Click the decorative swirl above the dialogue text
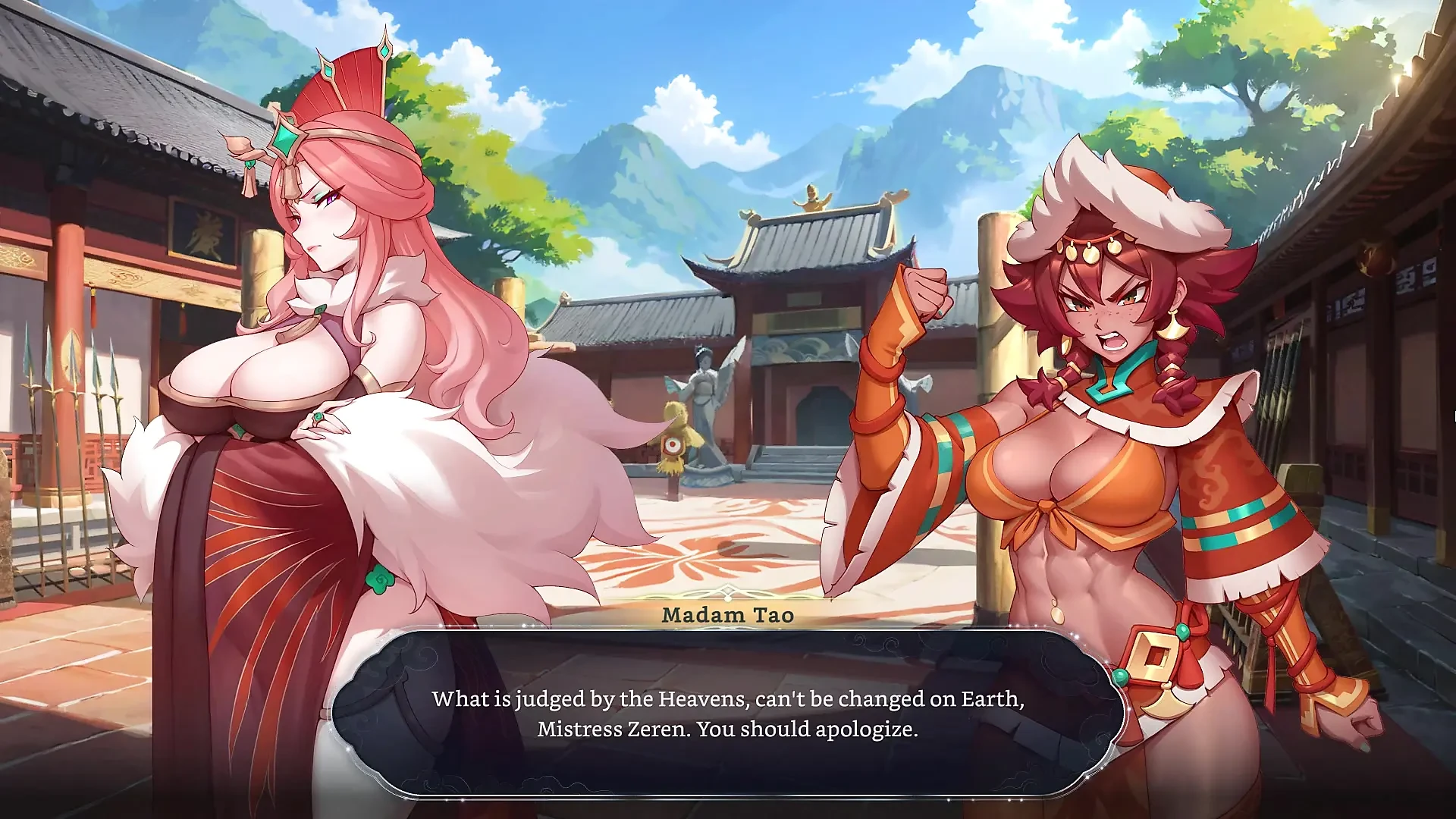Image resolution: width=1456 pixels, height=819 pixels. click(728, 592)
